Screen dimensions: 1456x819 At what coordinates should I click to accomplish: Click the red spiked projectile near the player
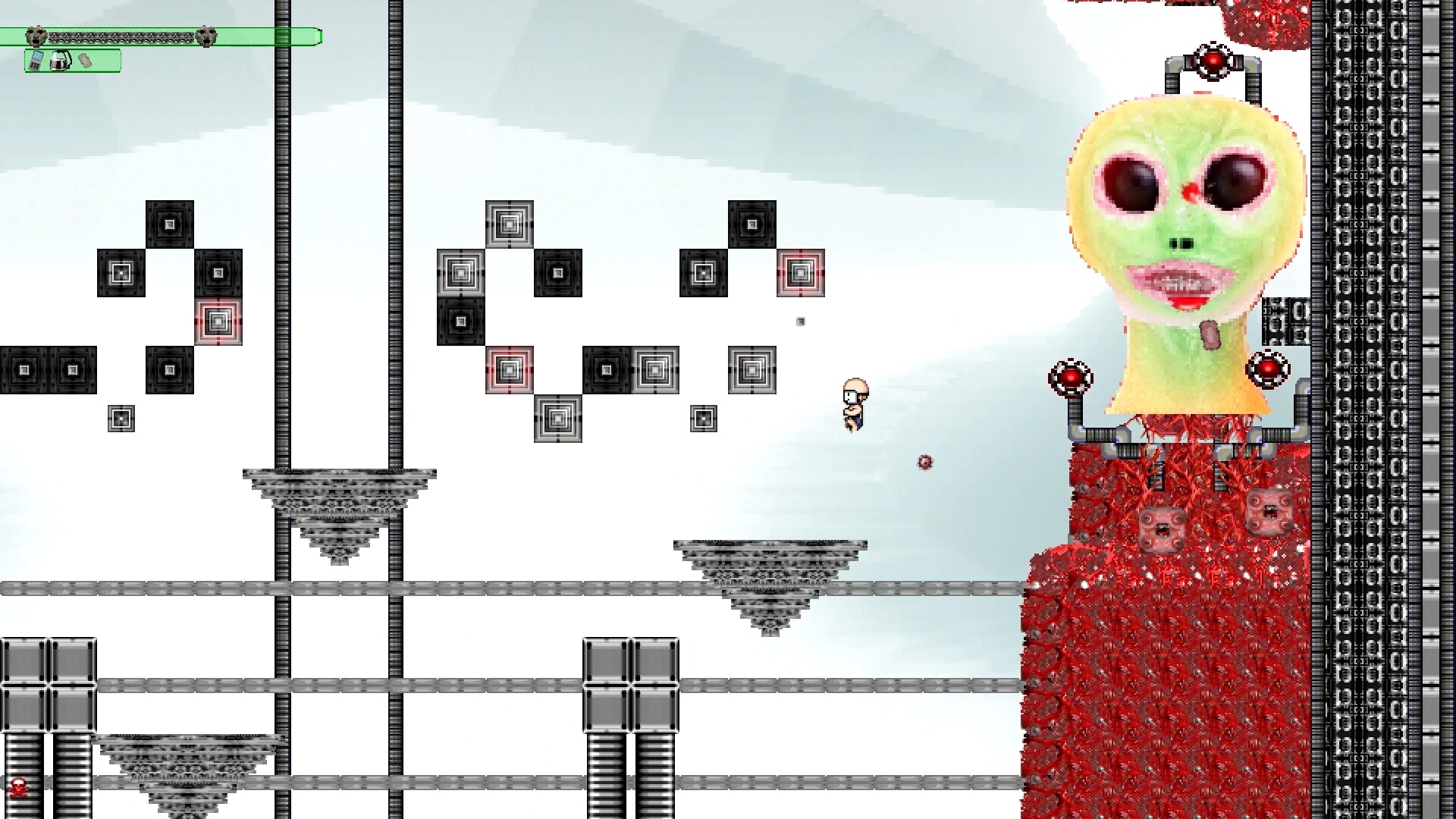click(924, 463)
